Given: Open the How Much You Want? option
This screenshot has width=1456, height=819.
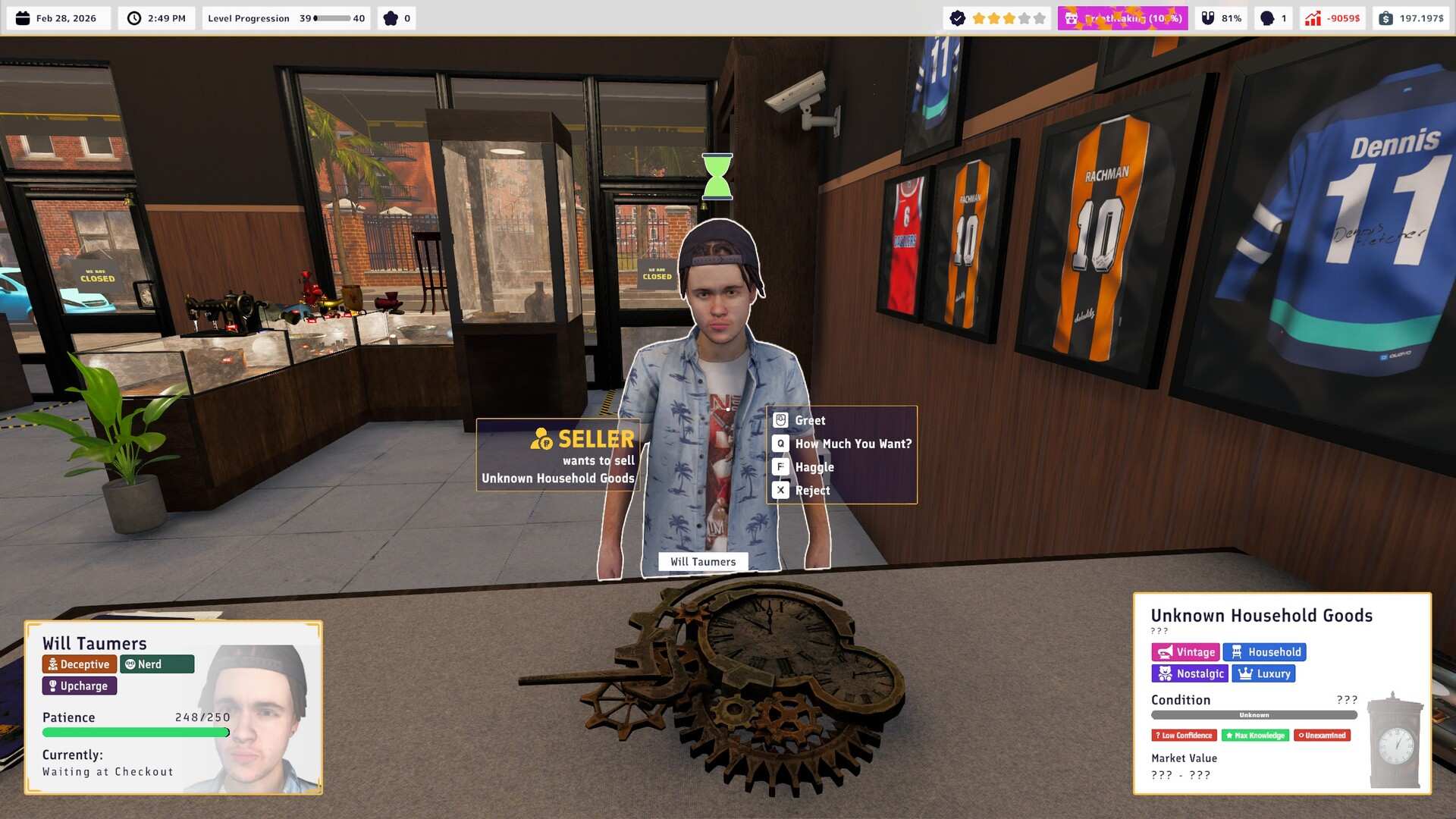Looking at the screenshot, I should pyautogui.click(x=852, y=443).
